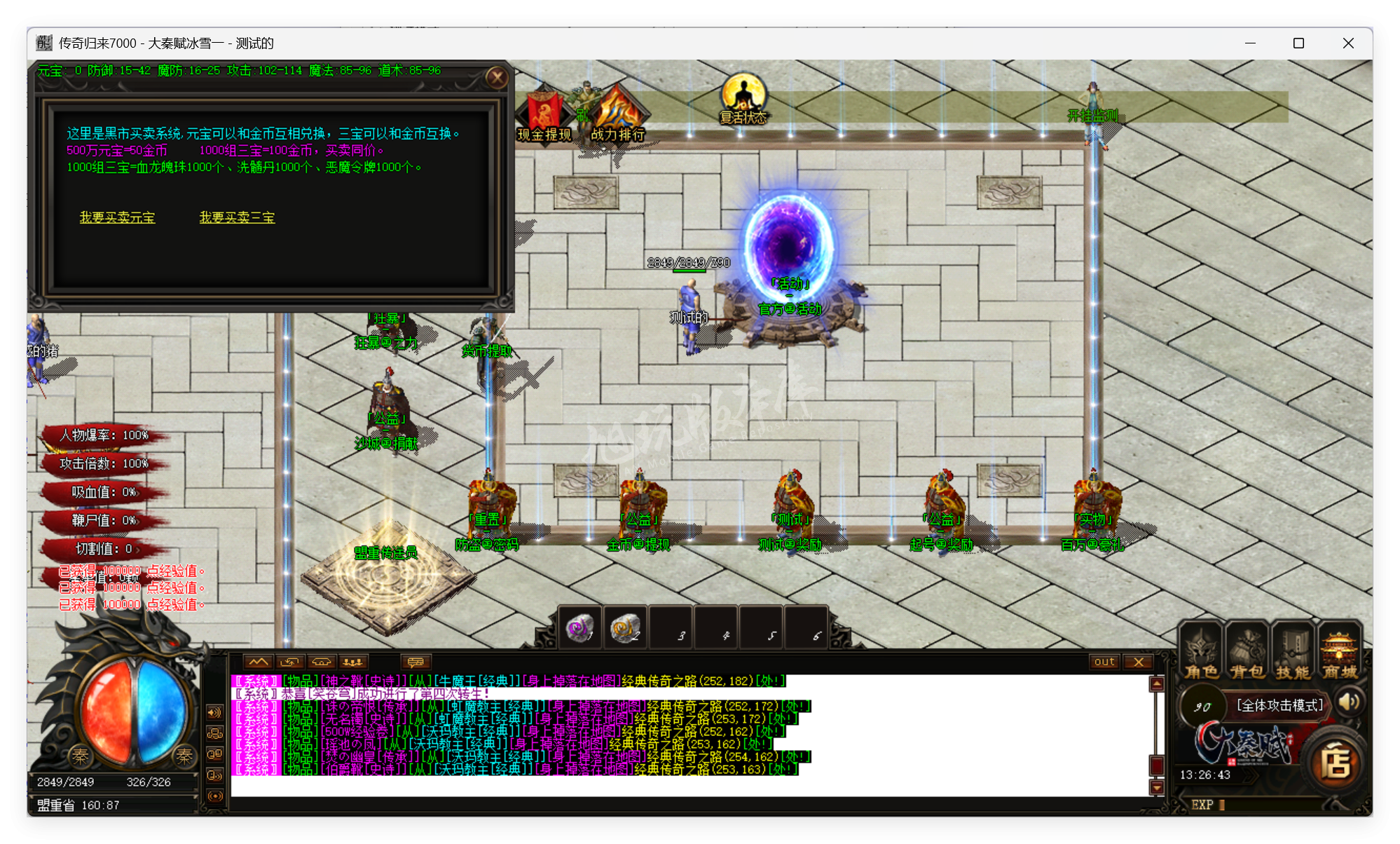Toggle the speaker sound button
The width and height of the screenshot is (1400, 844).
tap(1349, 702)
